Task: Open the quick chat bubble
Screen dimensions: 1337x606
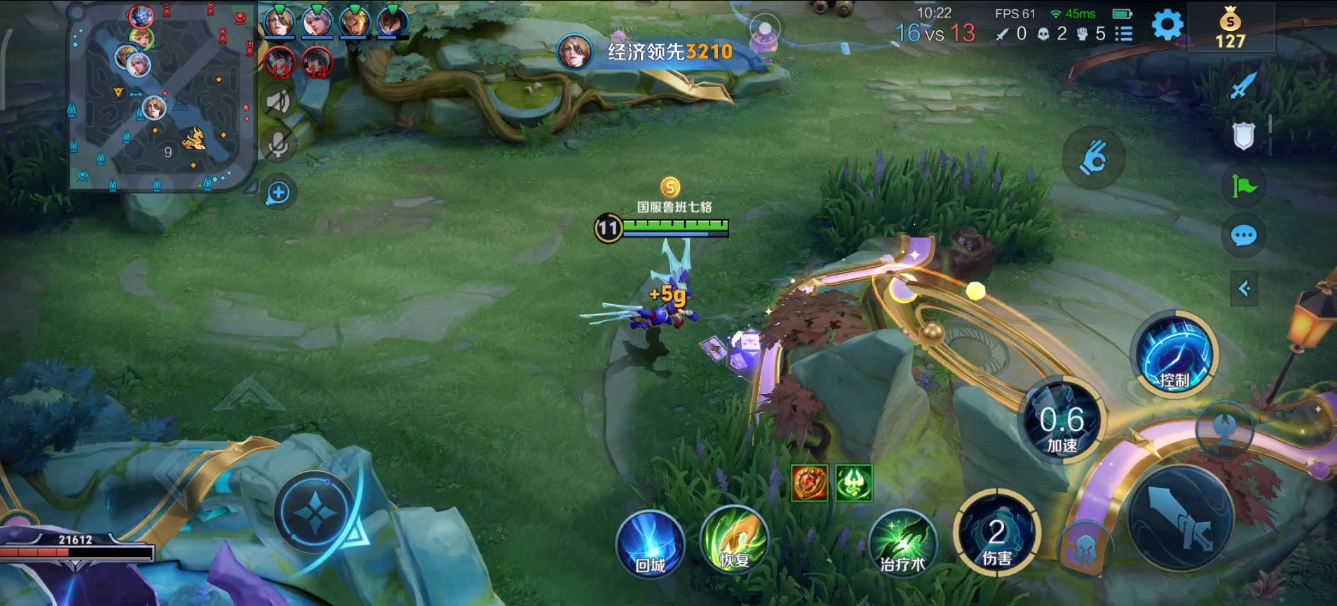Action: (x=1244, y=236)
